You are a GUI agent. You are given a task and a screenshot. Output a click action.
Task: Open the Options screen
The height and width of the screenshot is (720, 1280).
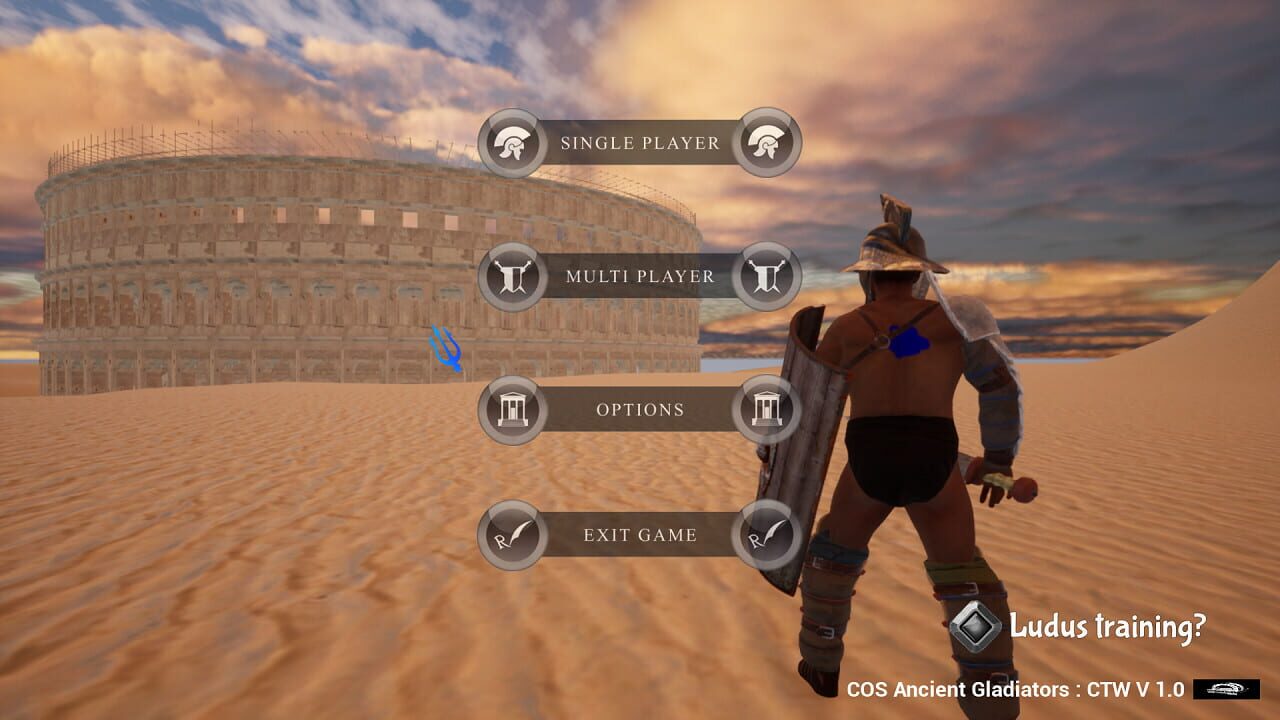[x=640, y=409]
